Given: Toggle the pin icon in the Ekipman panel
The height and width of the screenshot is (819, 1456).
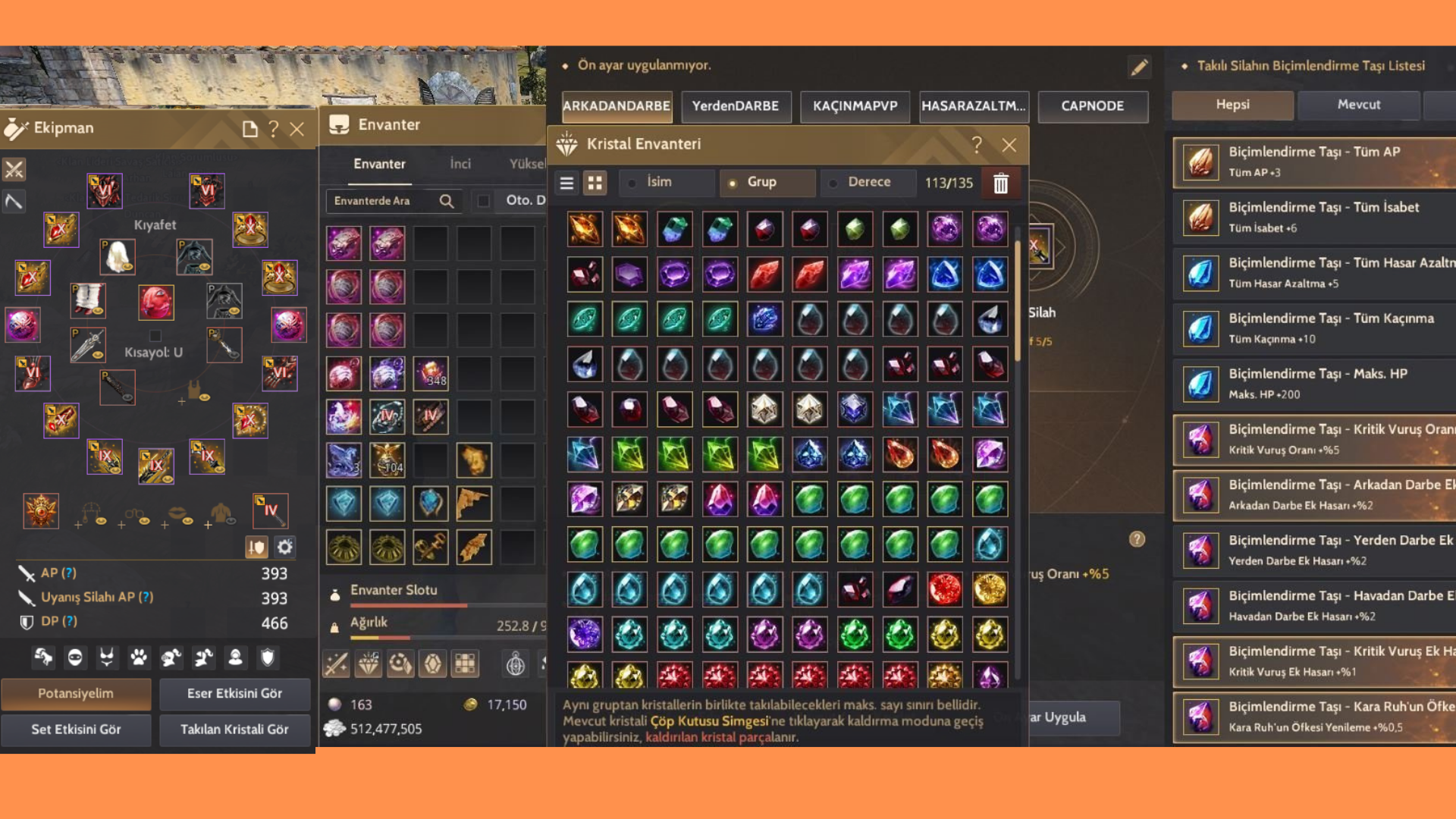Looking at the screenshot, I should click(258, 546).
